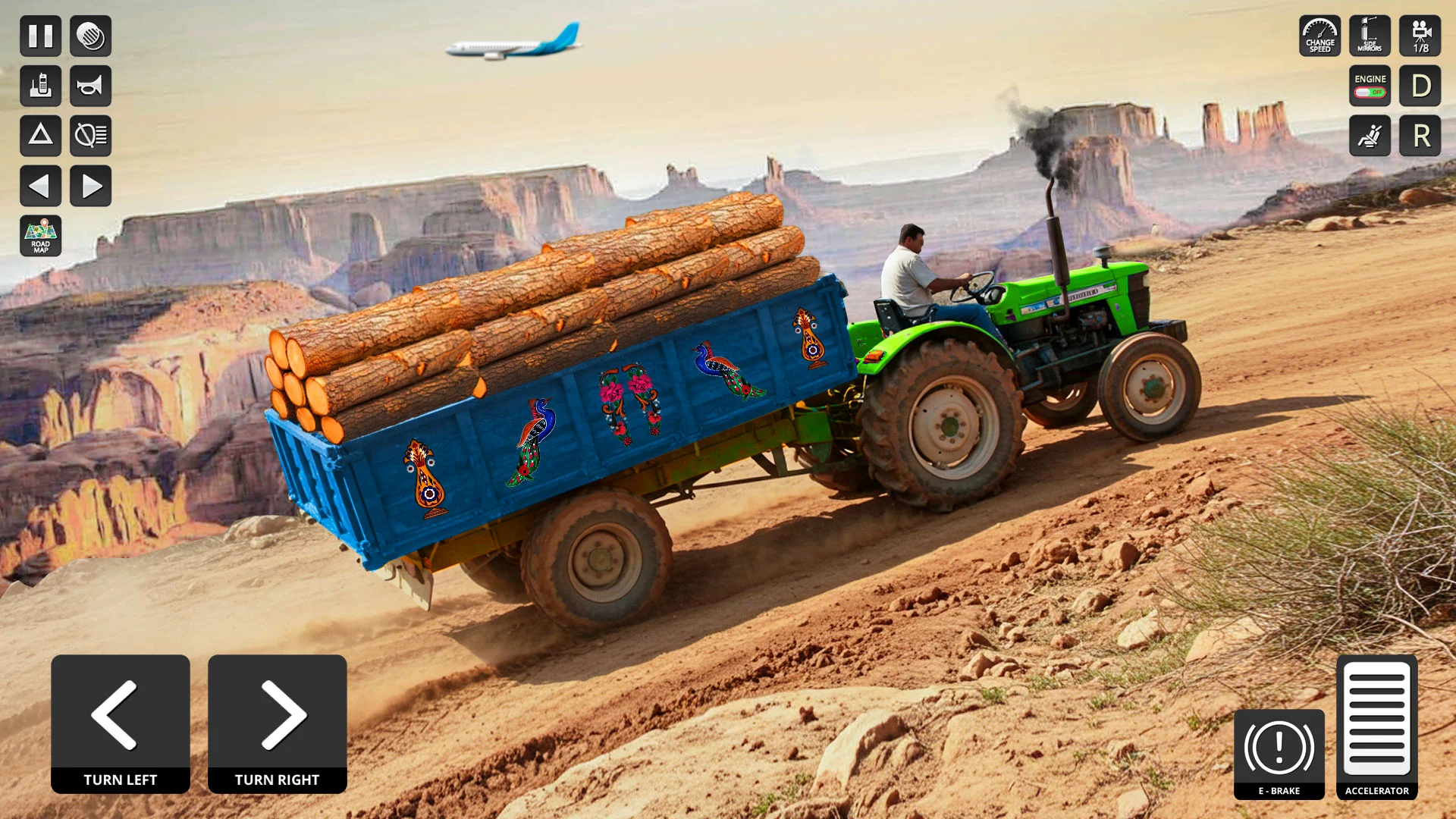Activate the left indicator arrow
This screenshot has width=1456, height=819.
pos(41,186)
